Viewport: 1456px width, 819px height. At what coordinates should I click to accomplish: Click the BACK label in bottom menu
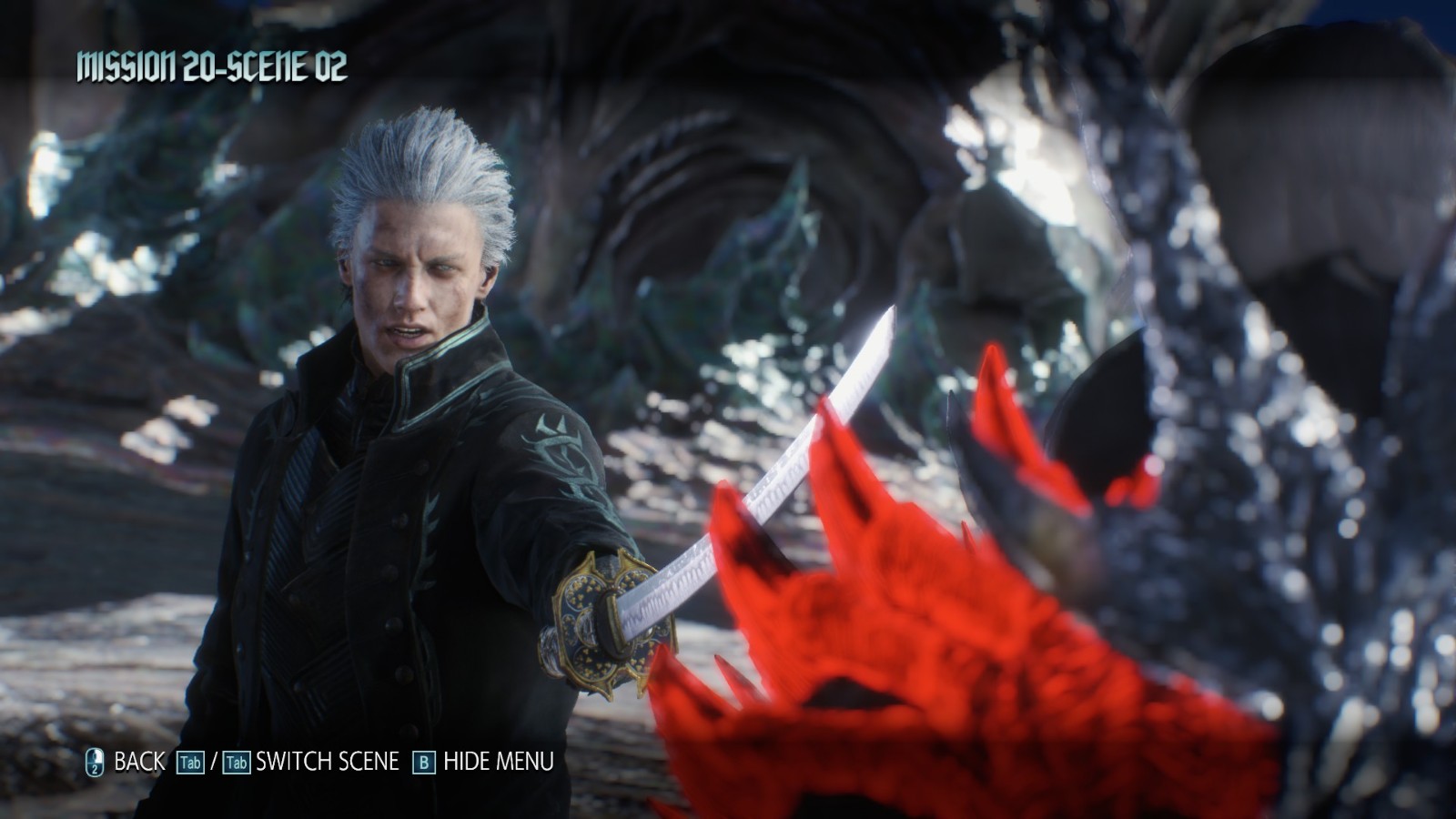tap(138, 762)
